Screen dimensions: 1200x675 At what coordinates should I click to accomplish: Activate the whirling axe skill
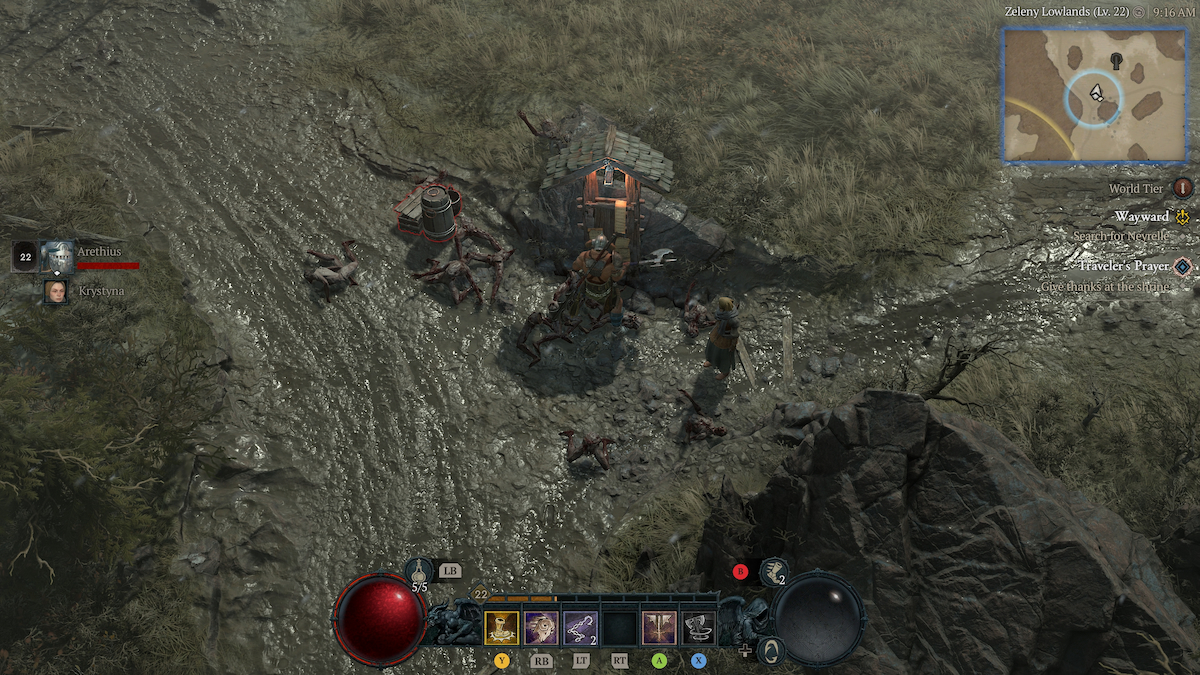point(698,628)
